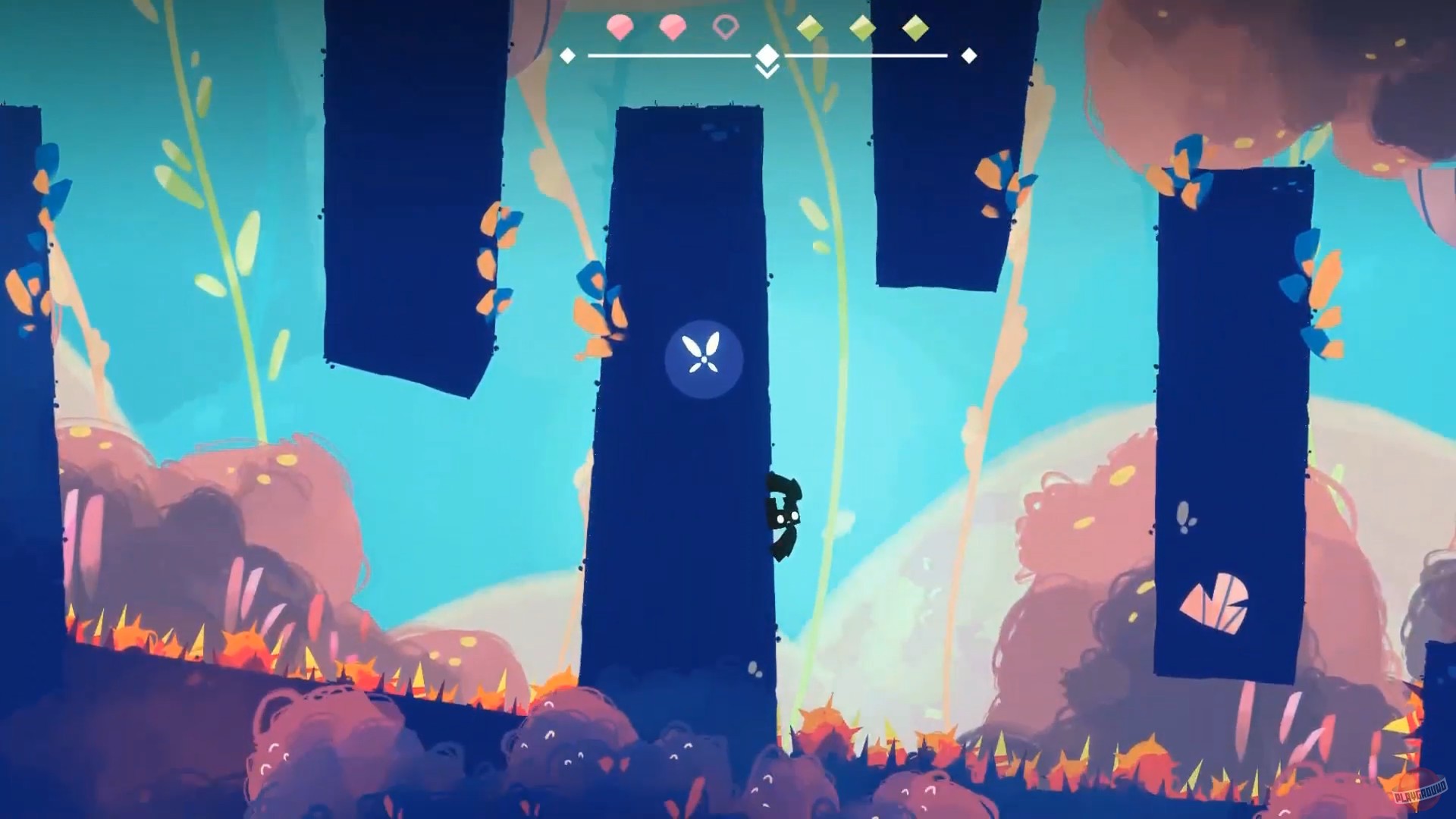Toggle the right diamond endpoint of the progress bar
This screenshot has height=819, width=1456.
point(968,55)
